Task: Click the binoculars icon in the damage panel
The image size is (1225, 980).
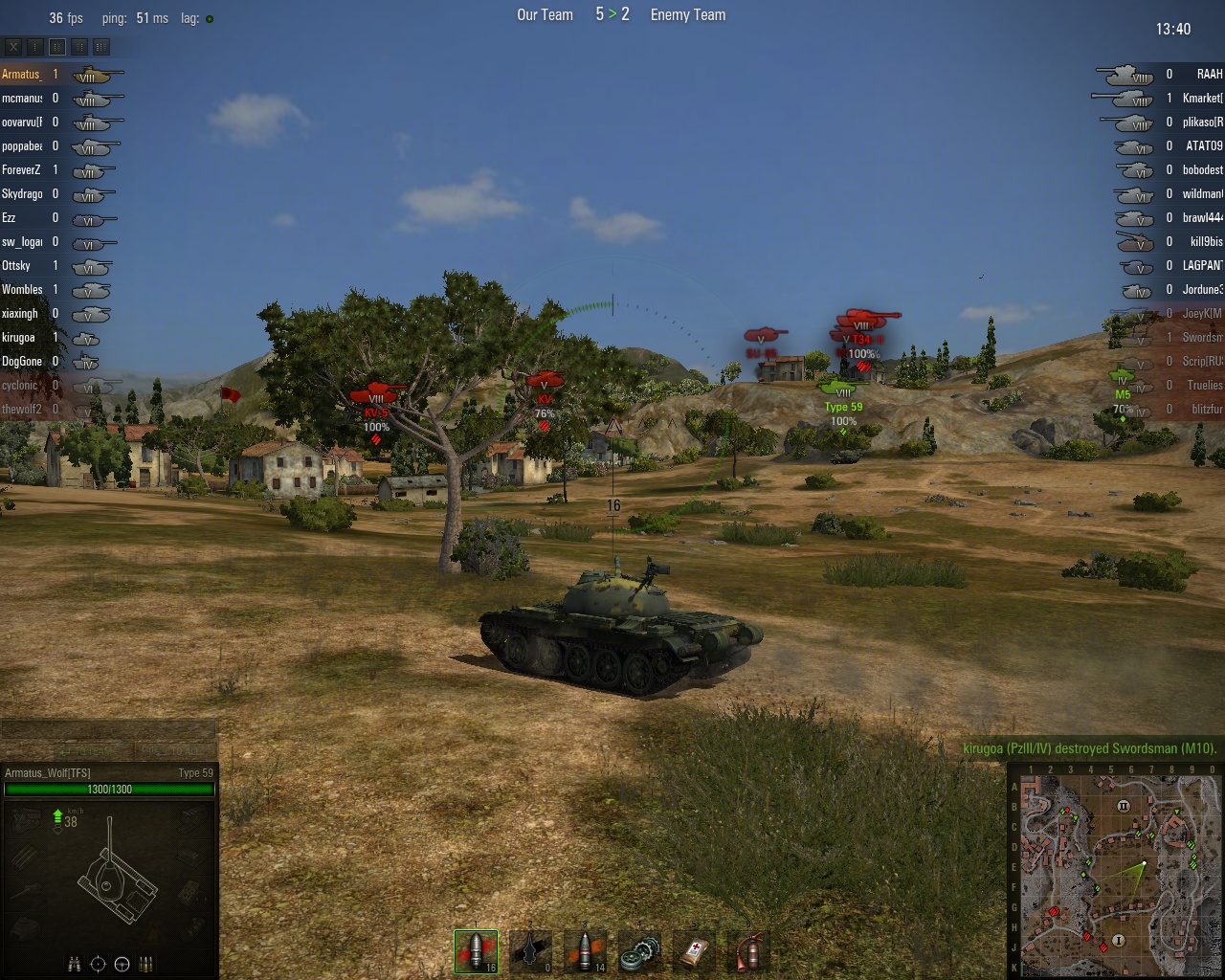Action: [75, 964]
